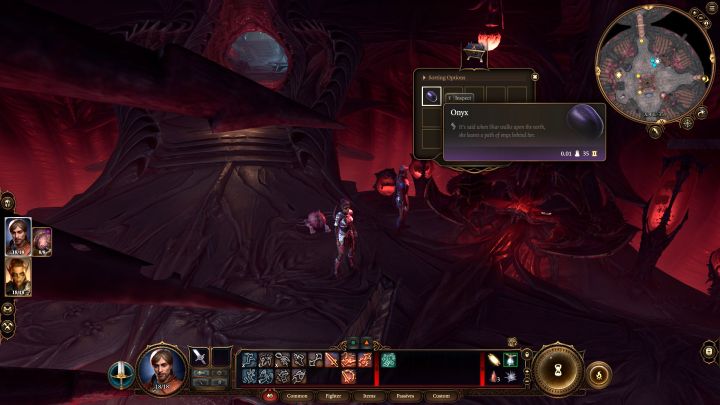720x405 pixels.
Task: Activate the teal spell icon on hotbar
Action: coord(388,359)
